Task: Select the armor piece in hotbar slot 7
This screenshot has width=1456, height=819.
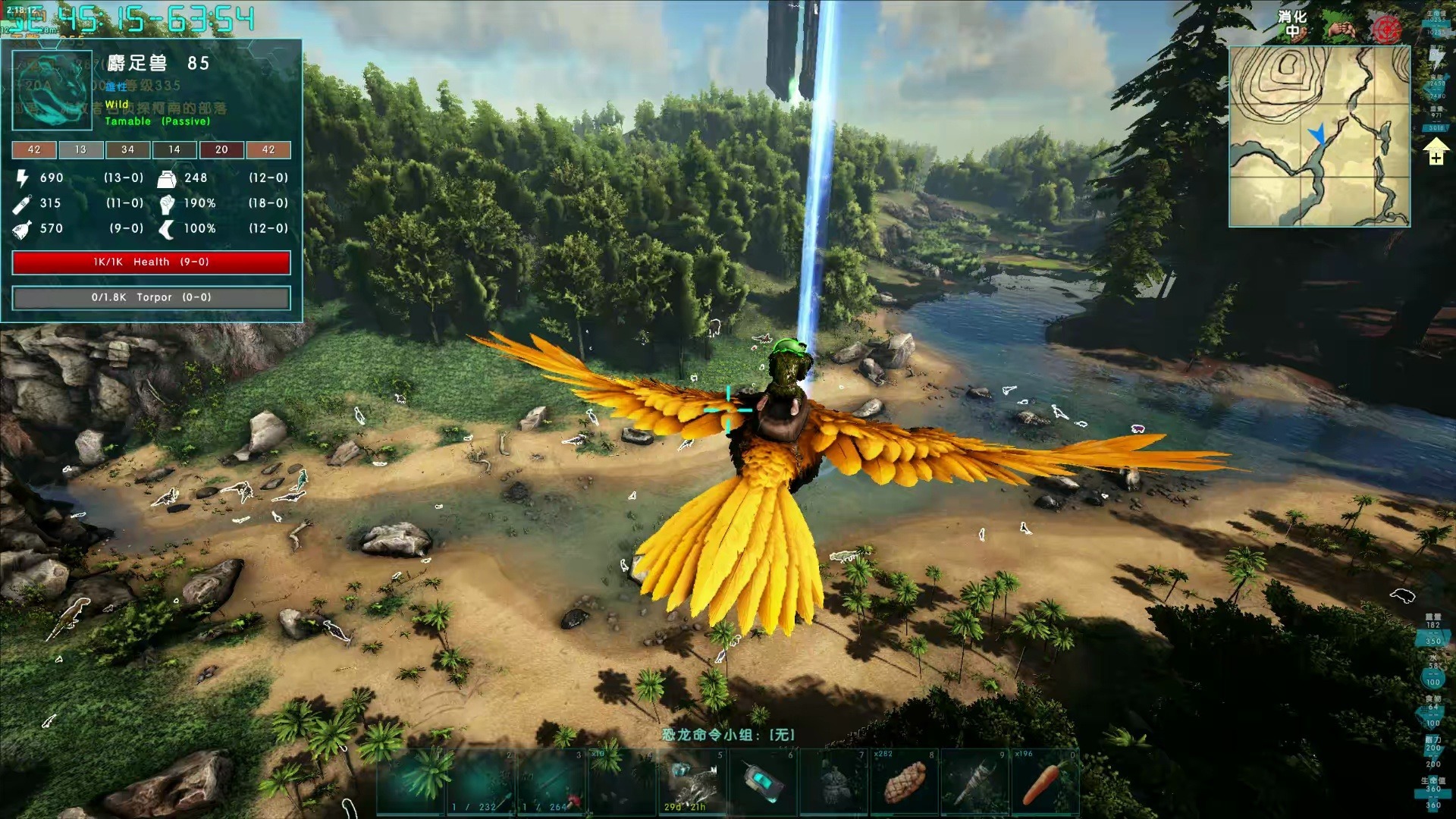Action: coord(833,783)
